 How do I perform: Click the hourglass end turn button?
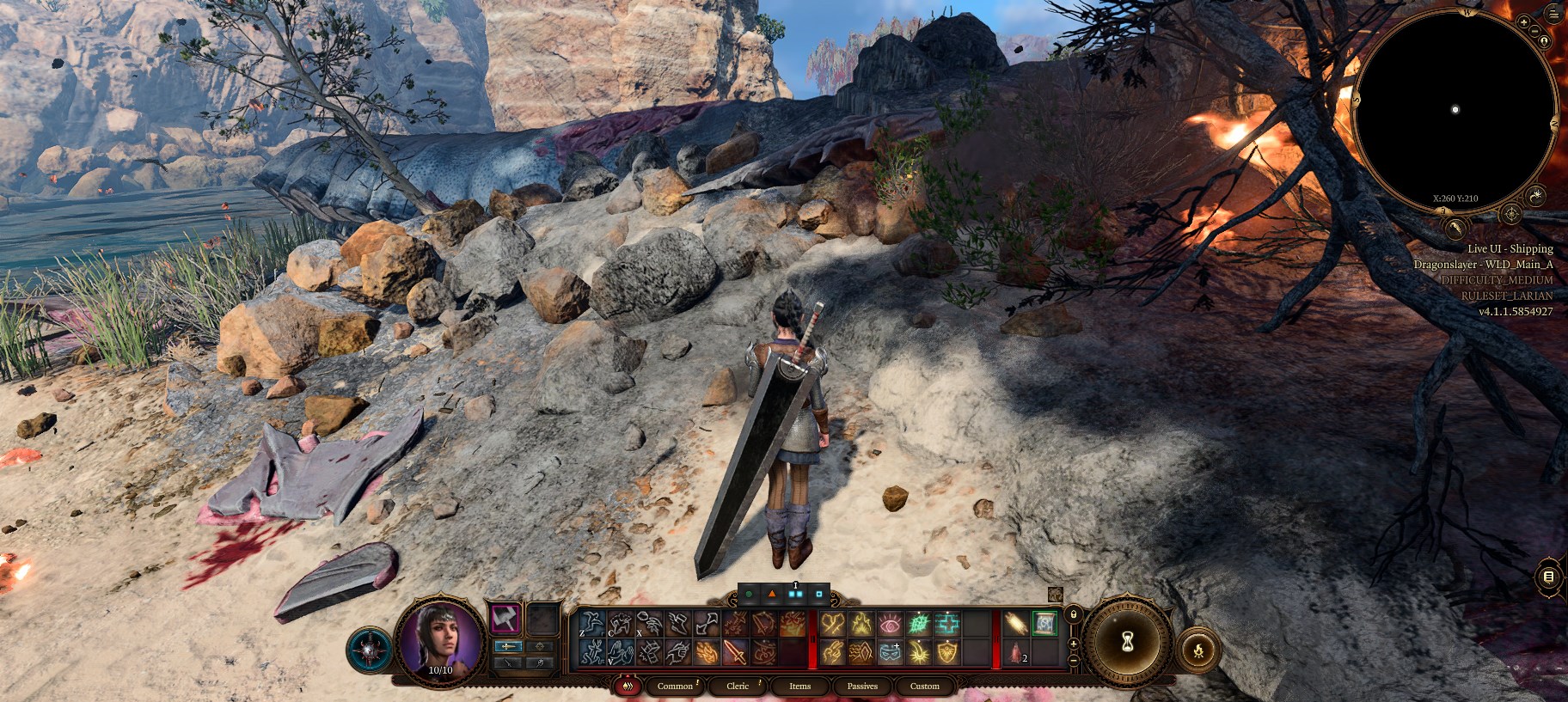coord(1127,641)
